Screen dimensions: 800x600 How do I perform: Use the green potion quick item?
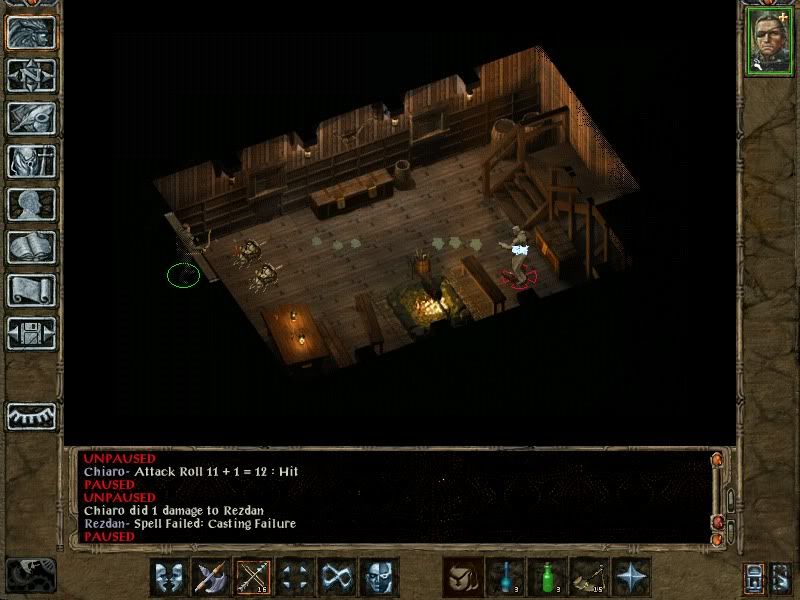(546, 577)
